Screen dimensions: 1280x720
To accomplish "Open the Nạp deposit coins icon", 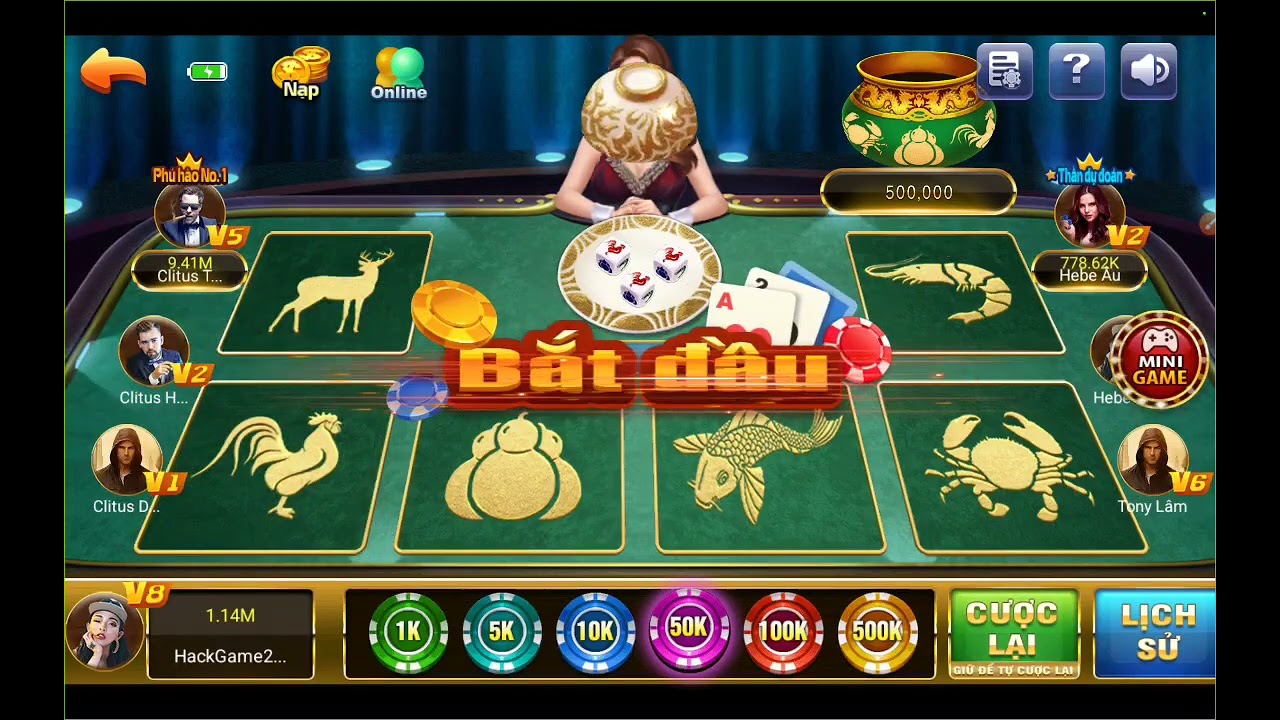I will pyautogui.click(x=300, y=72).
